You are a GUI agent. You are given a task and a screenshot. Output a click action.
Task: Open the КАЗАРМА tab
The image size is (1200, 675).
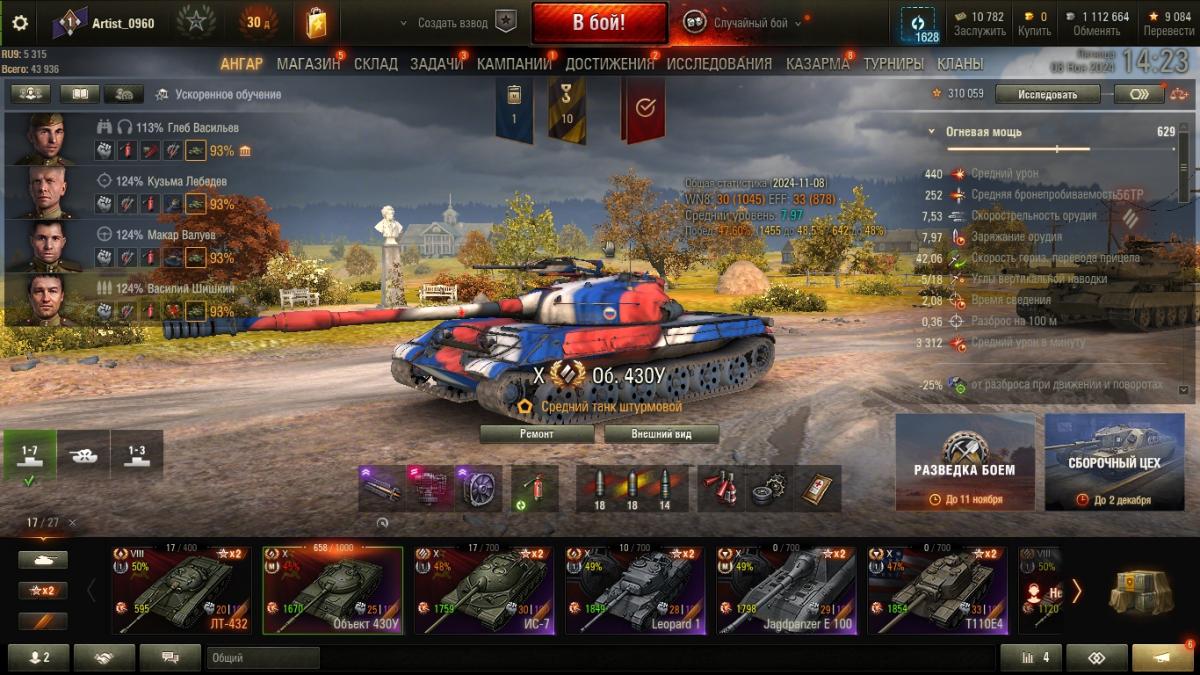click(817, 64)
